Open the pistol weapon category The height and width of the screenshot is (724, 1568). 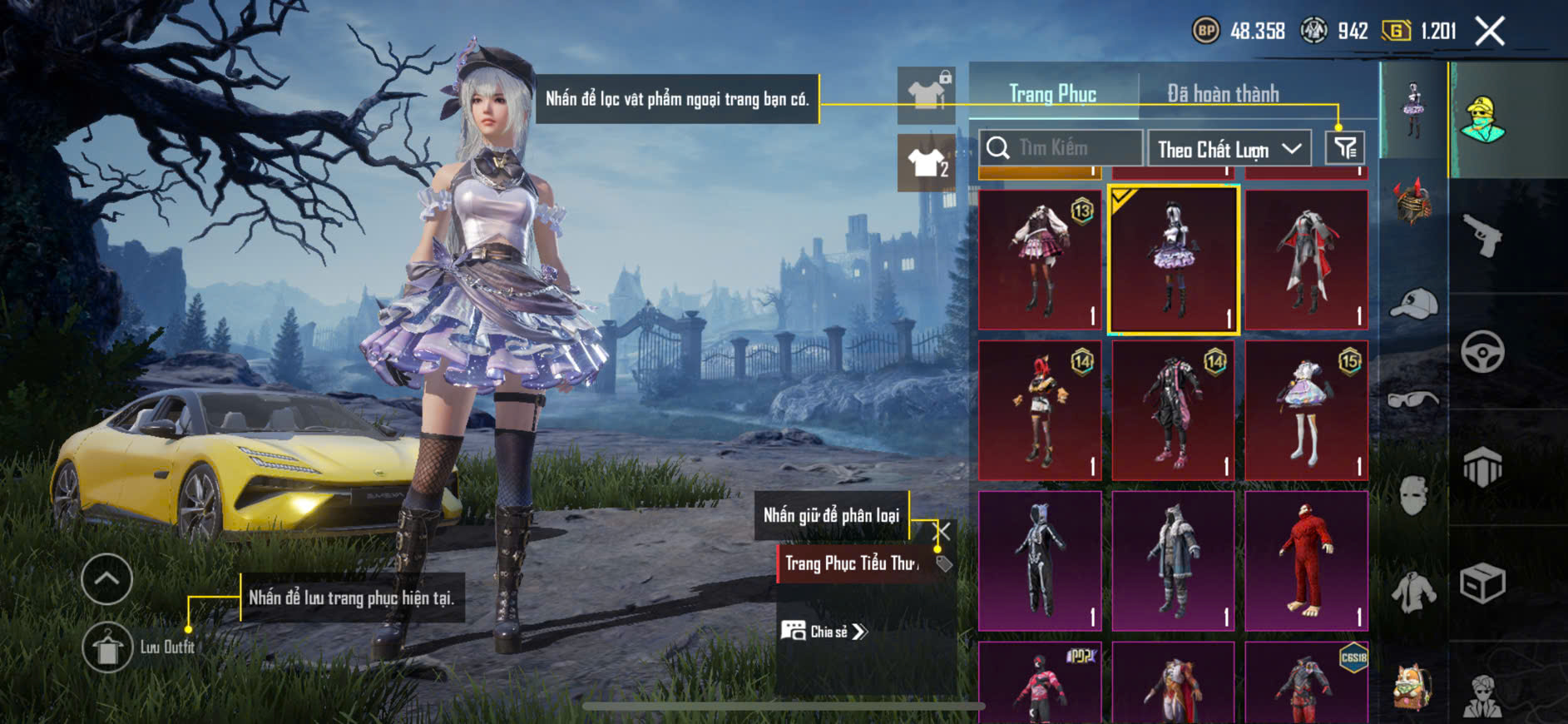click(1482, 236)
